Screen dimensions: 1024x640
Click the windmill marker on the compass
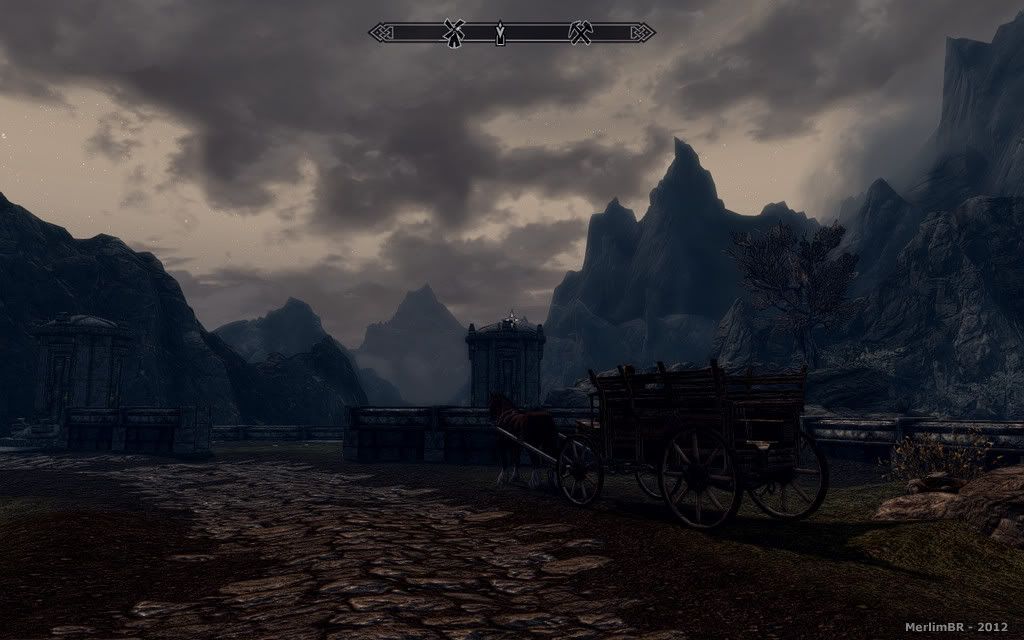click(453, 33)
